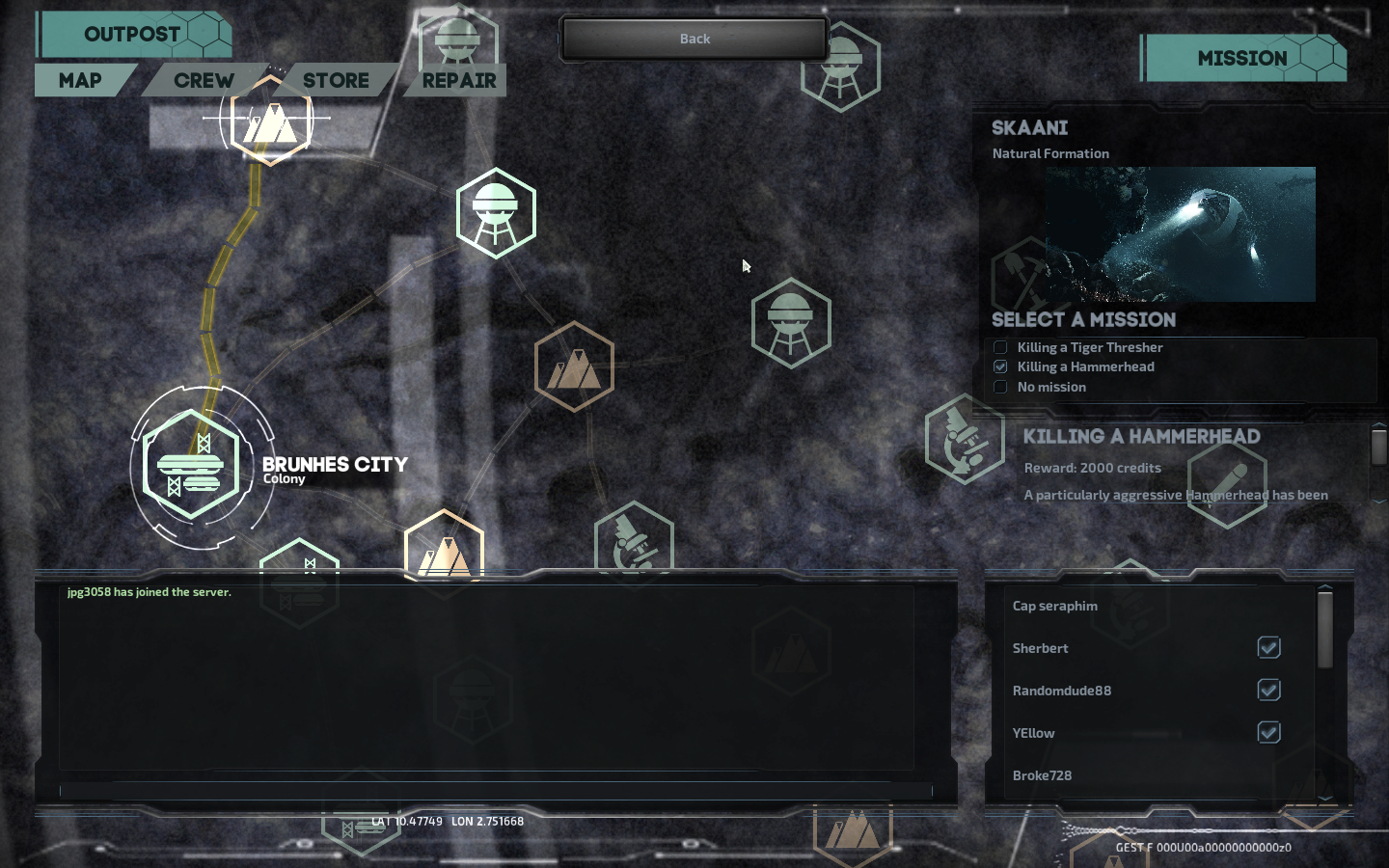This screenshot has width=1389, height=868.
Task: Open the Repair tab
Action: pos(459,81)
